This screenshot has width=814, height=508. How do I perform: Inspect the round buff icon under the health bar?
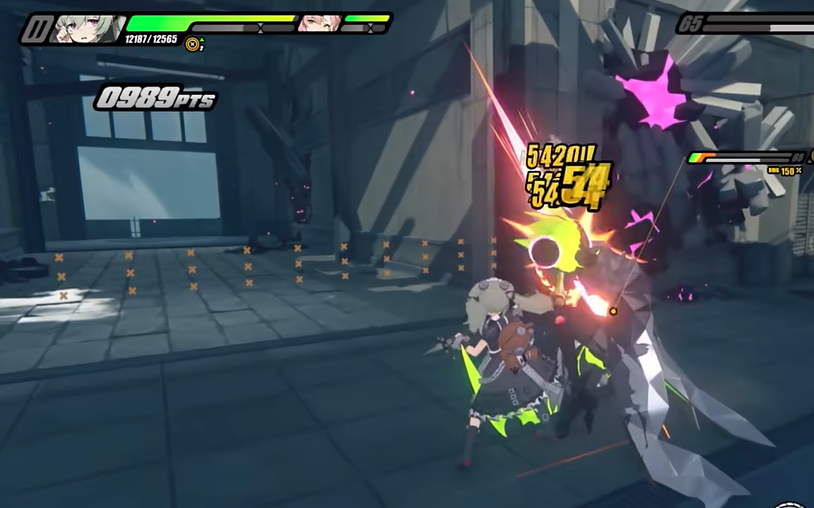pyautogui.click(x=192, y=44)
